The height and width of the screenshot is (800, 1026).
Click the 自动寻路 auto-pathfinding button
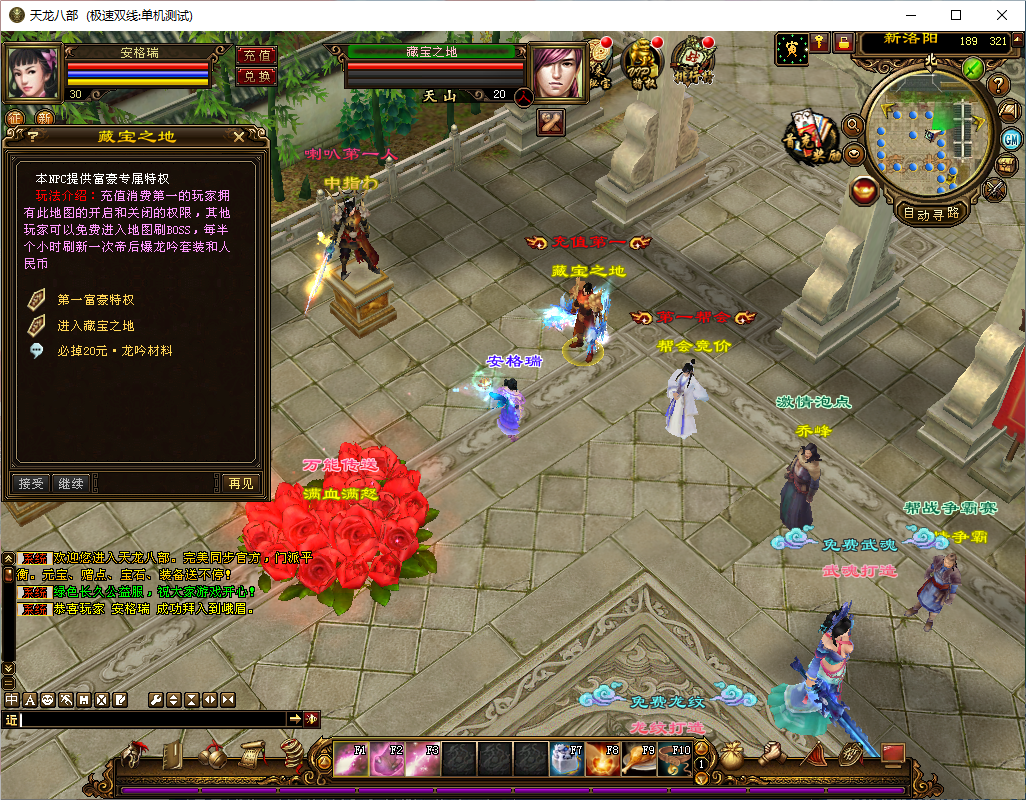[x=931, y=212]
